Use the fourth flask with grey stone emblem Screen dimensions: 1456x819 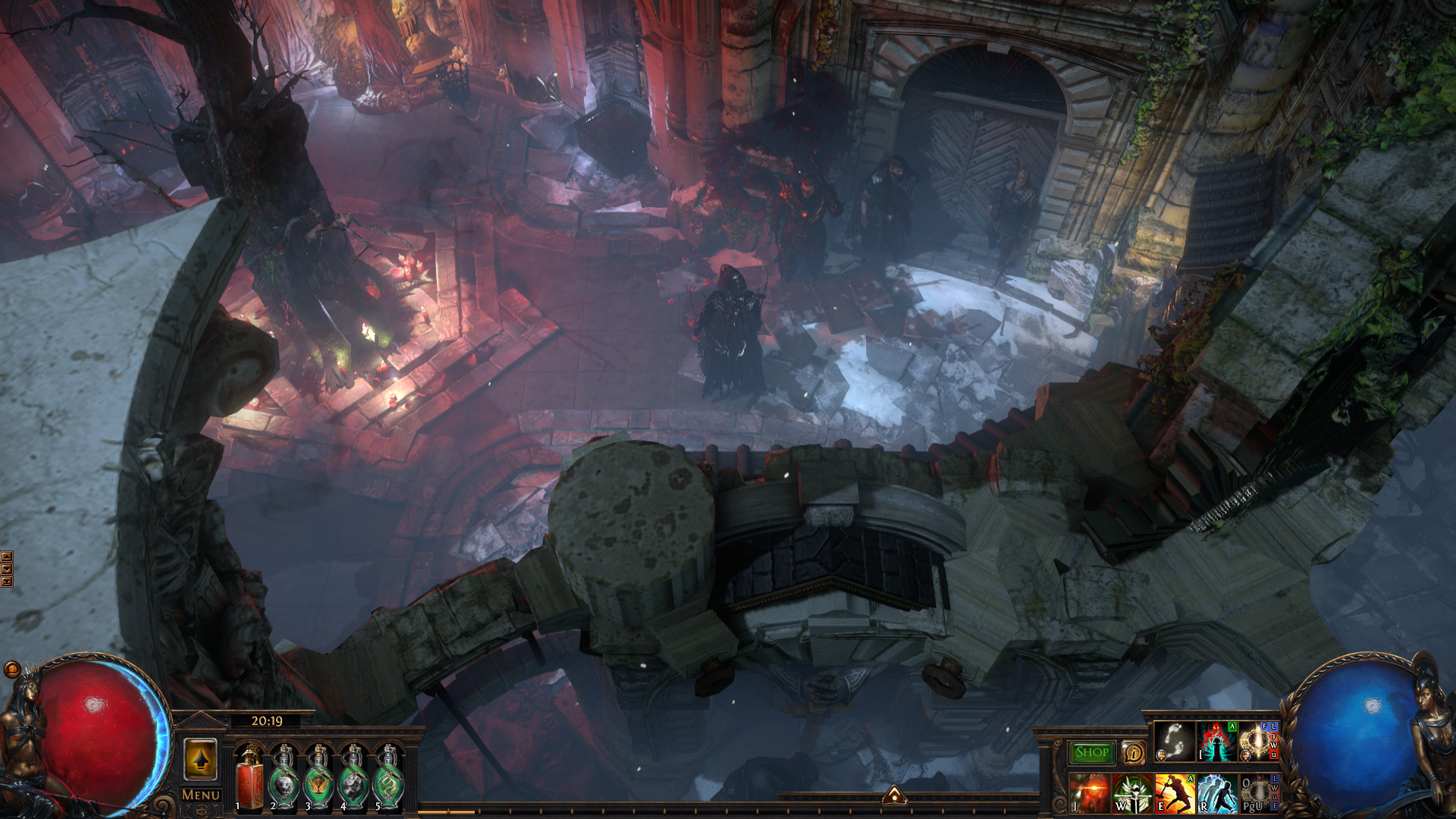coord(353,780)
